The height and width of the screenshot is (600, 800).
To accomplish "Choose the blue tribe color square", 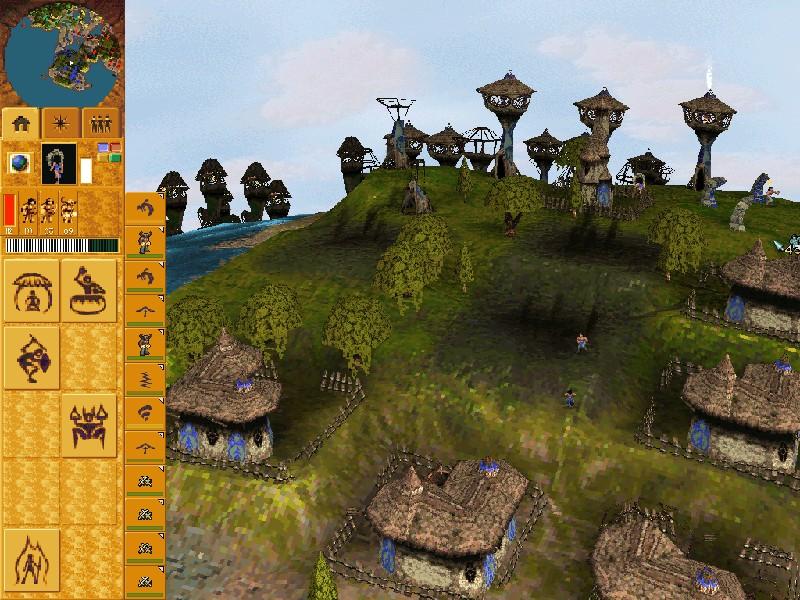I will (x=103, y=148).
